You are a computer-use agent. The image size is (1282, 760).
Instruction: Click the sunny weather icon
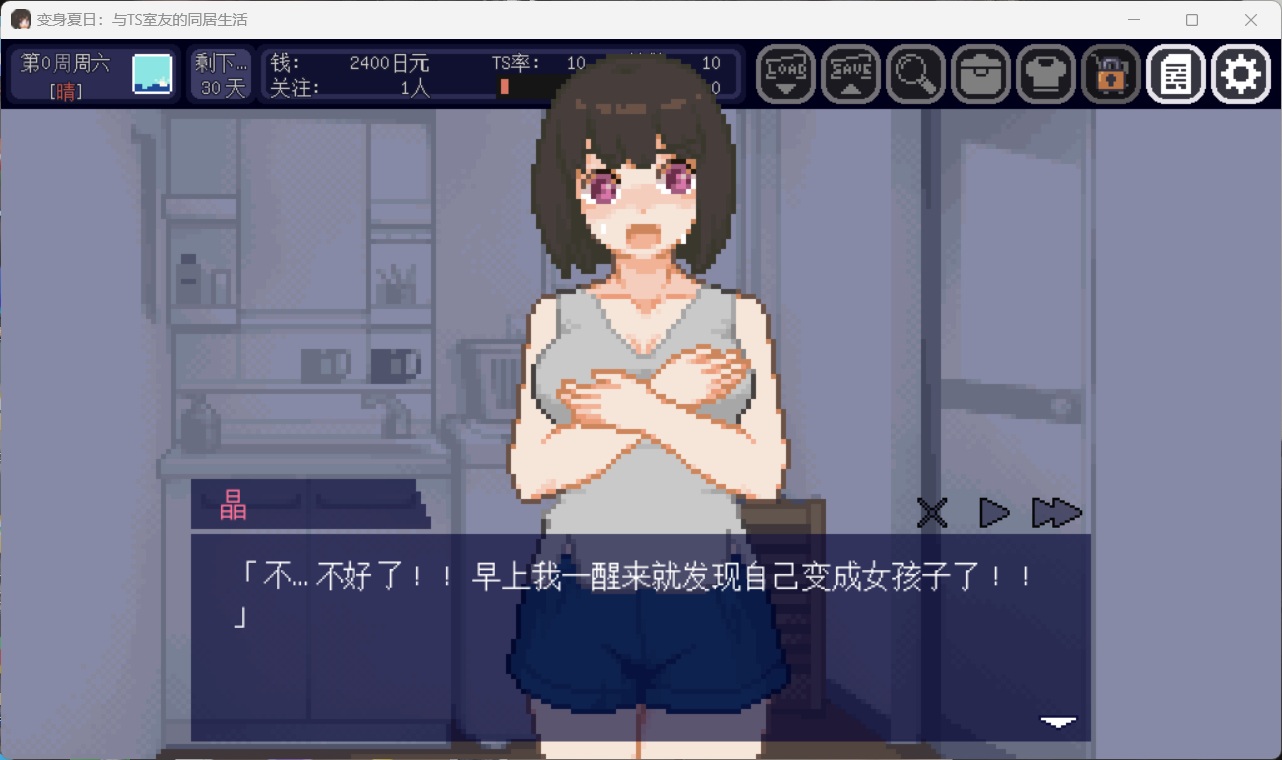(151, 74)
